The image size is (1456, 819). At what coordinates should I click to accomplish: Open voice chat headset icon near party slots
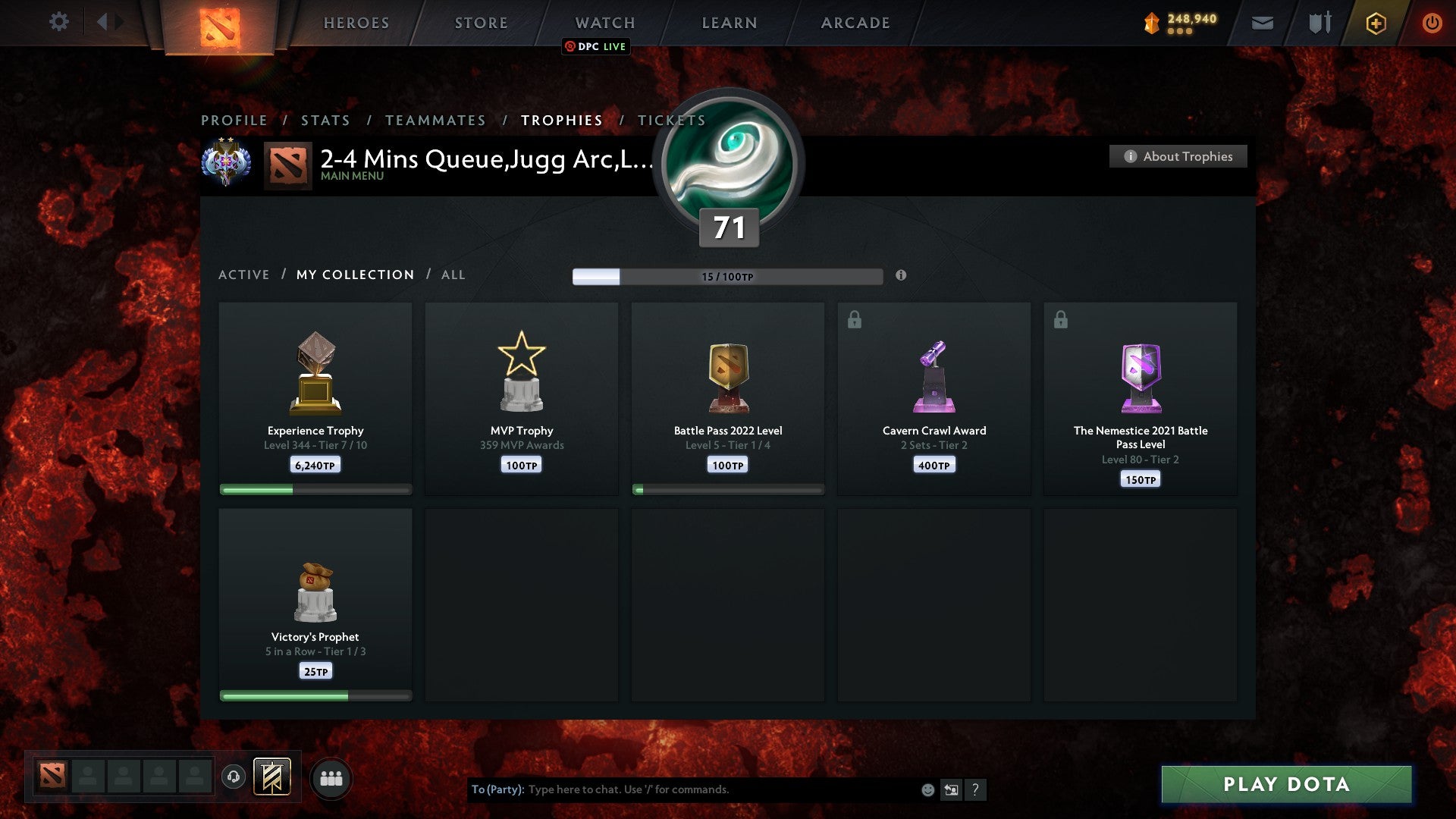pos(233,776)
